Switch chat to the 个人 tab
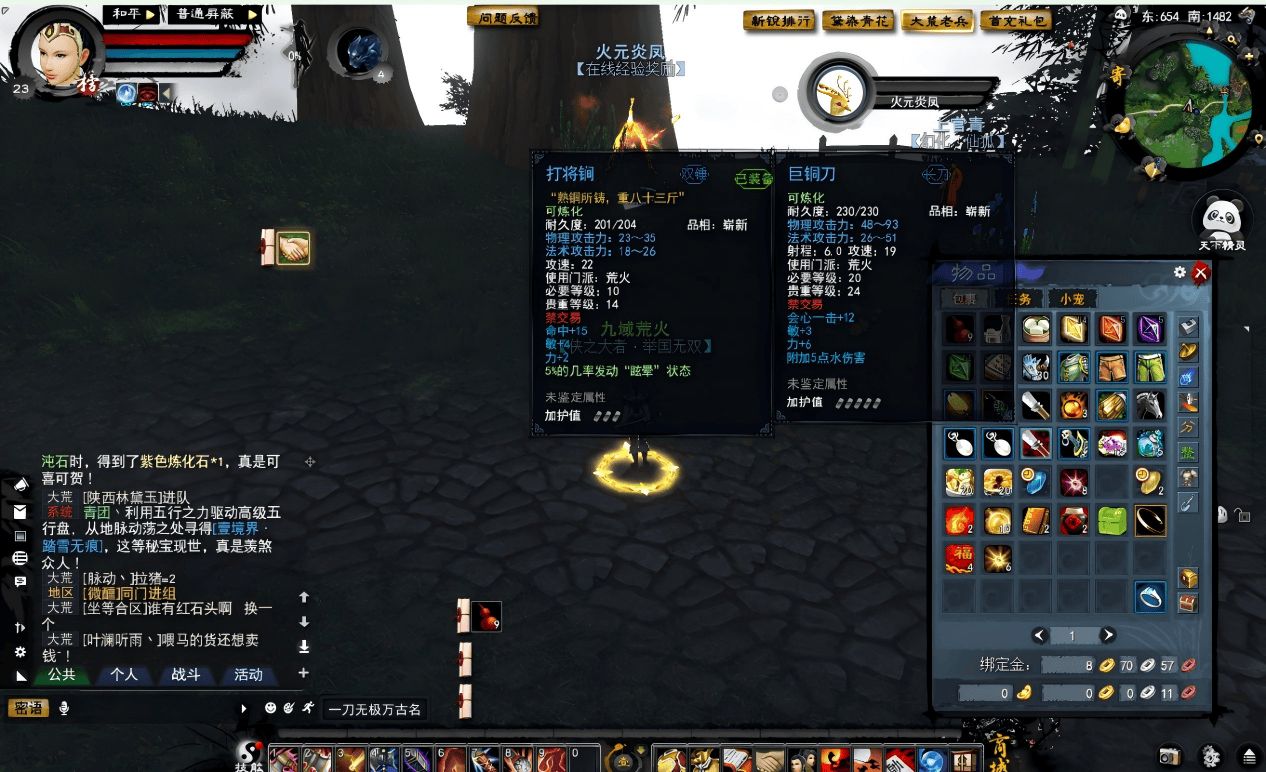 [124, 675]
